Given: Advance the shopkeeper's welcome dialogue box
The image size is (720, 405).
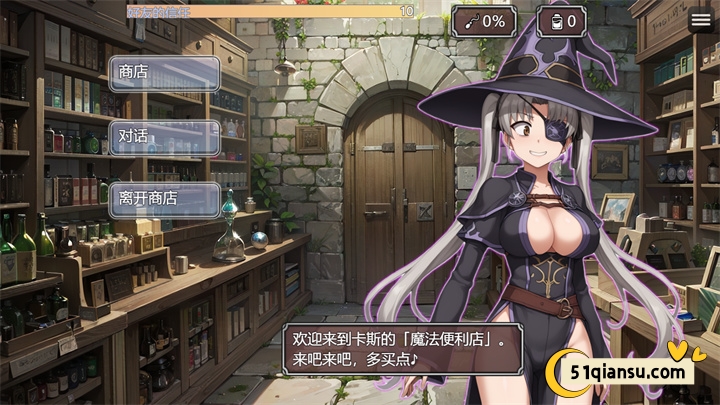Looking at the screenshot, I should [405, 346].
